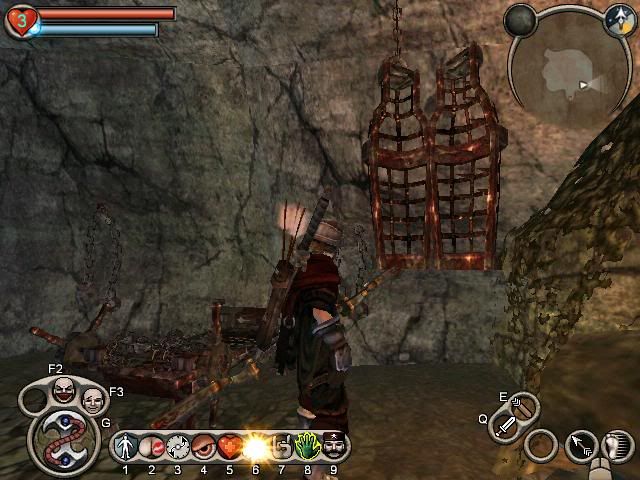640x480 pixels.
Task: Select the stone fist hotbar icon
Action: click(282, 446)
